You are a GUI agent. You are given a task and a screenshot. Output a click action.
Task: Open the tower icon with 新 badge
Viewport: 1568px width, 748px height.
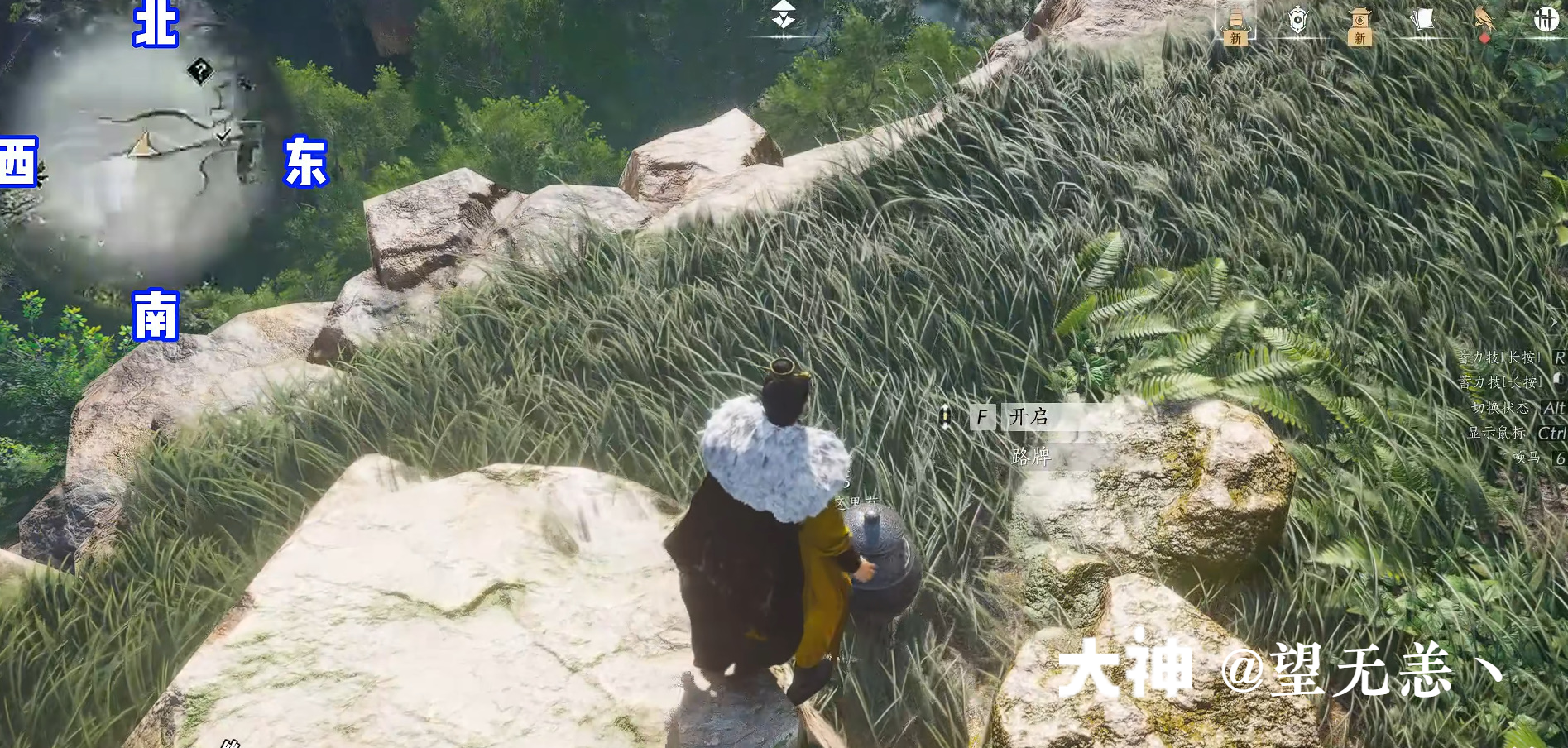[x=1358, y=21]
